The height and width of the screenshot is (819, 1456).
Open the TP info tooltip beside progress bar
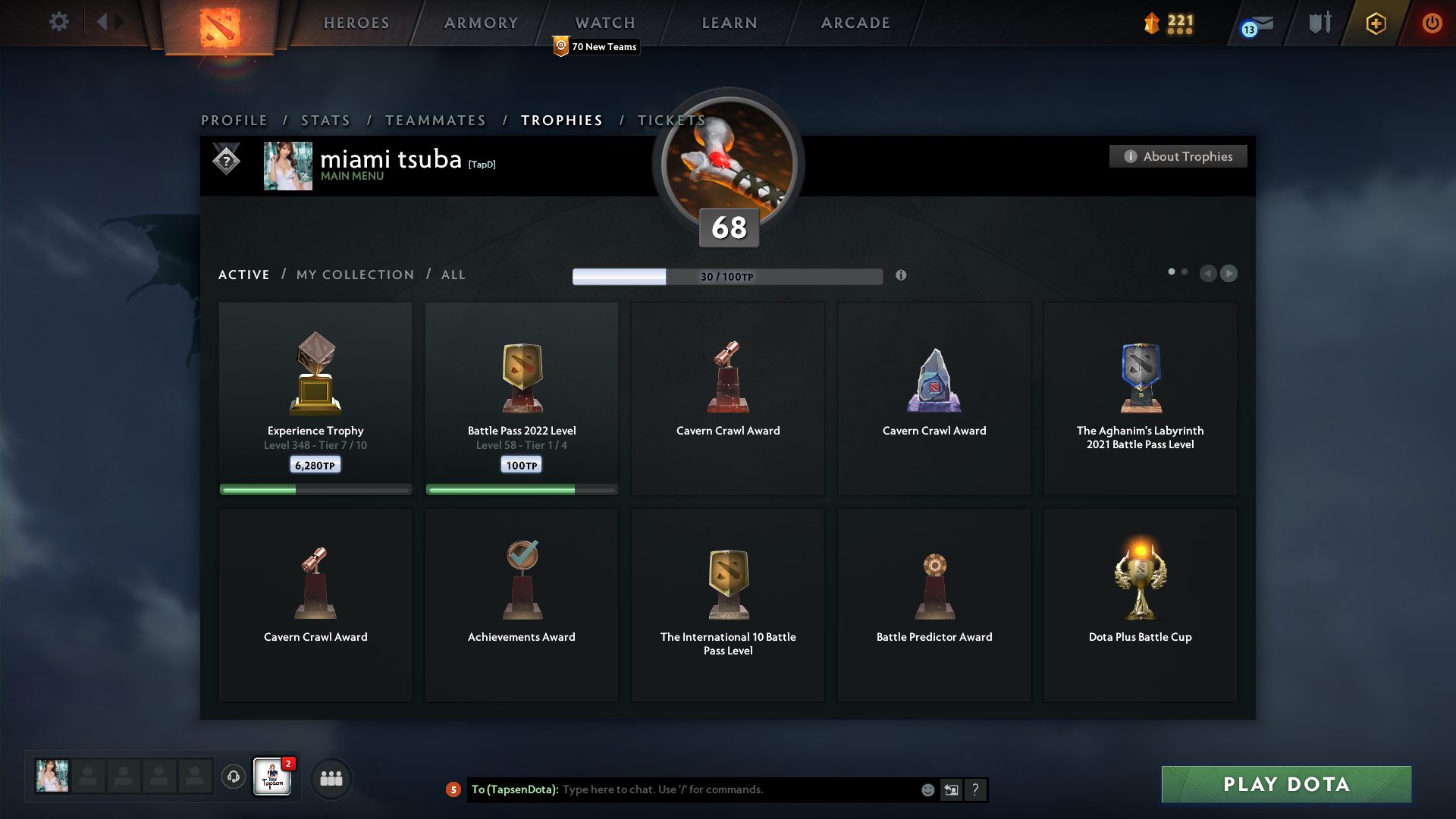pyautogui.click(x=902, y=276)
